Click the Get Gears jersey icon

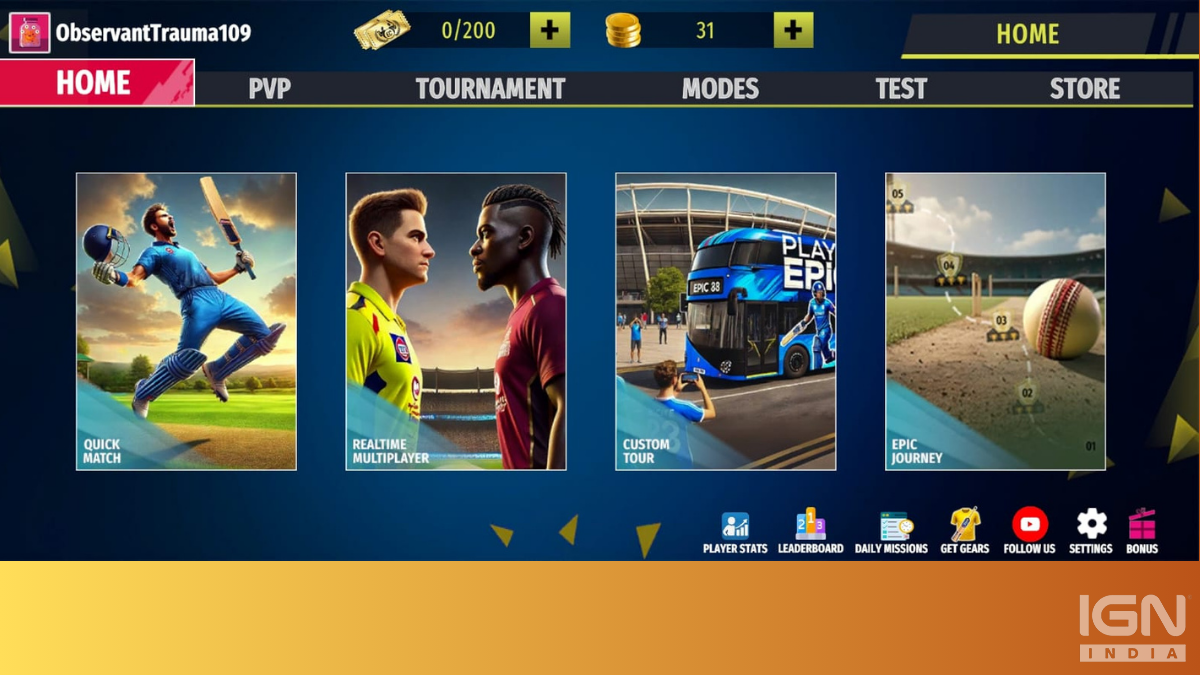click(x=965, y=532)
